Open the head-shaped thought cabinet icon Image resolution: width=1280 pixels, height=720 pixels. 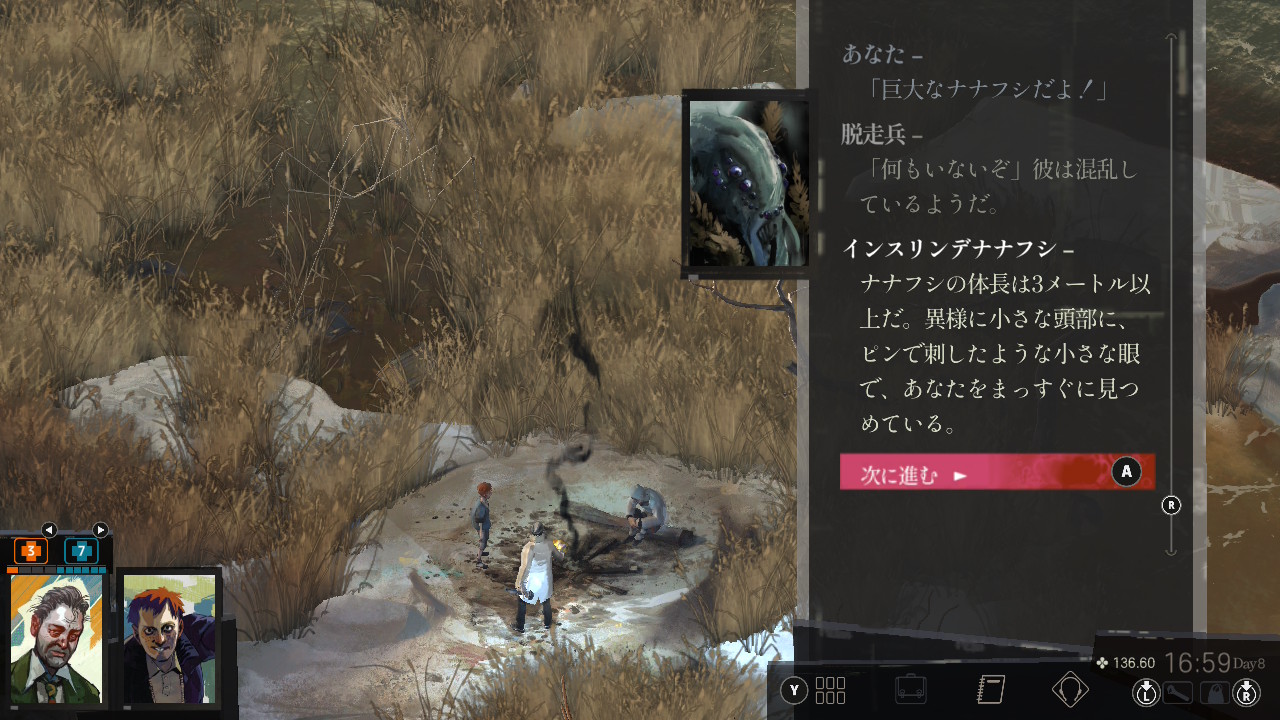(x=1070, y=690)
